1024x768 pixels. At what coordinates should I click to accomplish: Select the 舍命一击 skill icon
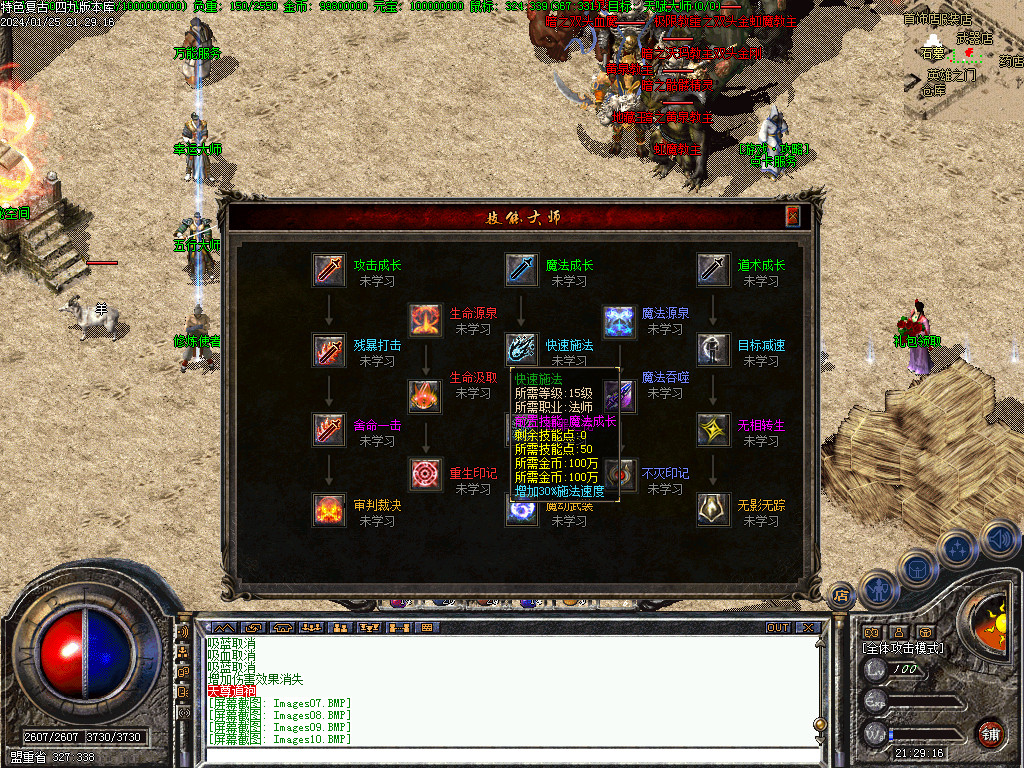(329, 430)
